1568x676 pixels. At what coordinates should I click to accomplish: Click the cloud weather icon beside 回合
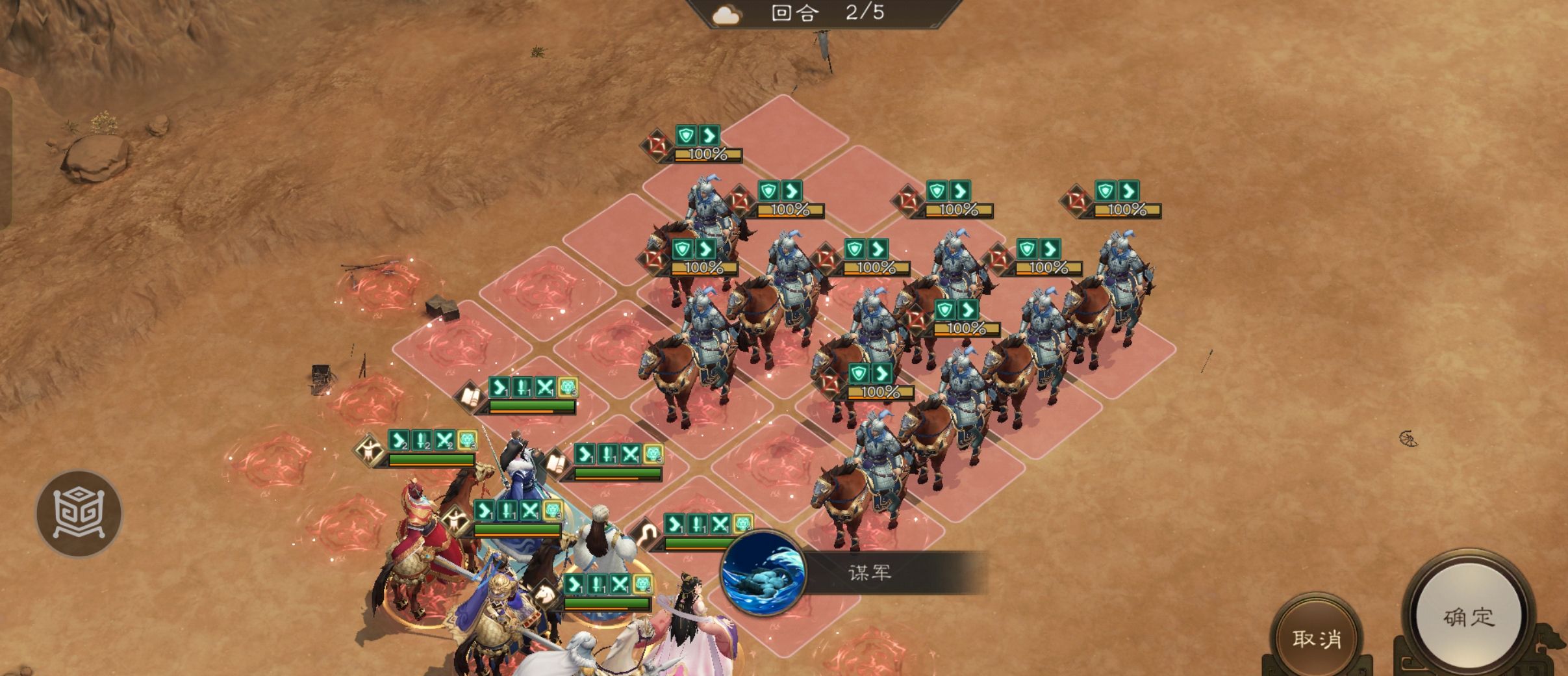tap(727, 14)
